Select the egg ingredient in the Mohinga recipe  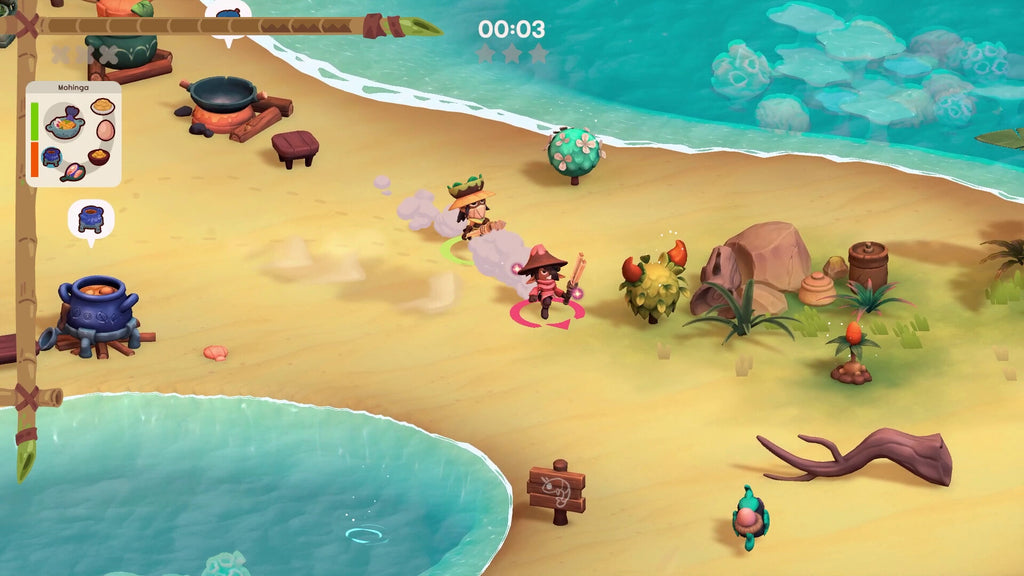point(105,130)
